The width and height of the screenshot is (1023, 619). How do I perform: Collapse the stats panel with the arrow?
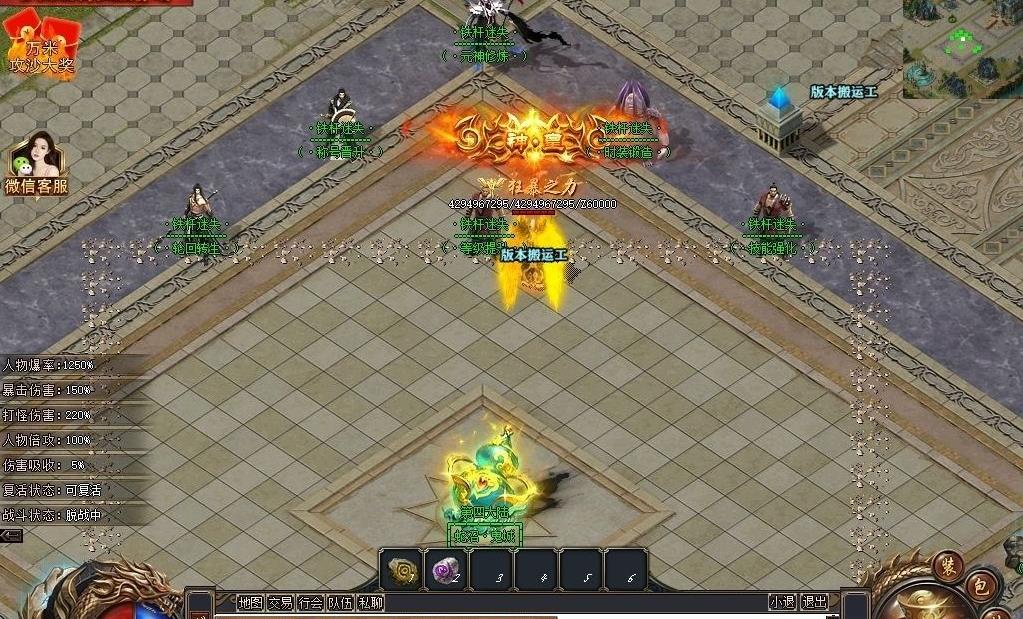(11, 536)
